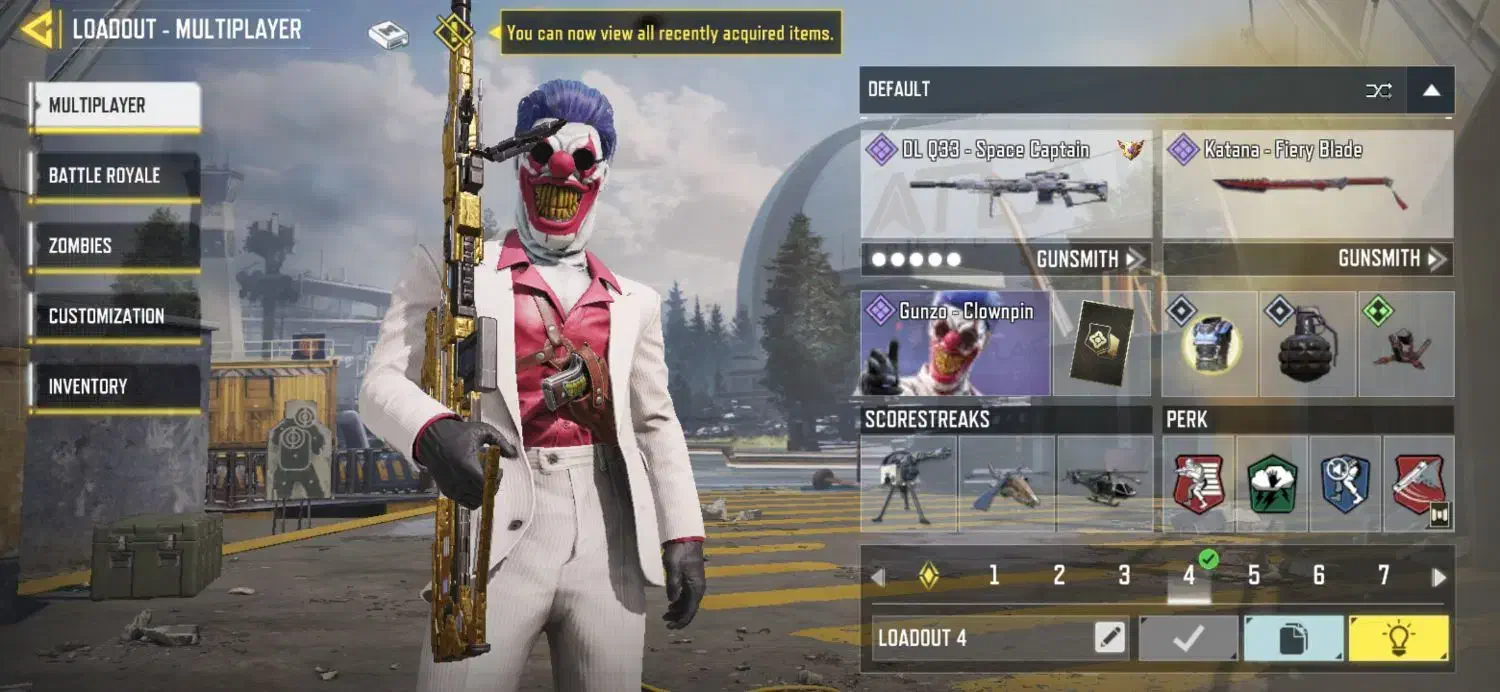Confirm loadout with the grey checkmark button
Image resolution: width=1500 pixels, height=692 pixels.
coord(1188,638)
